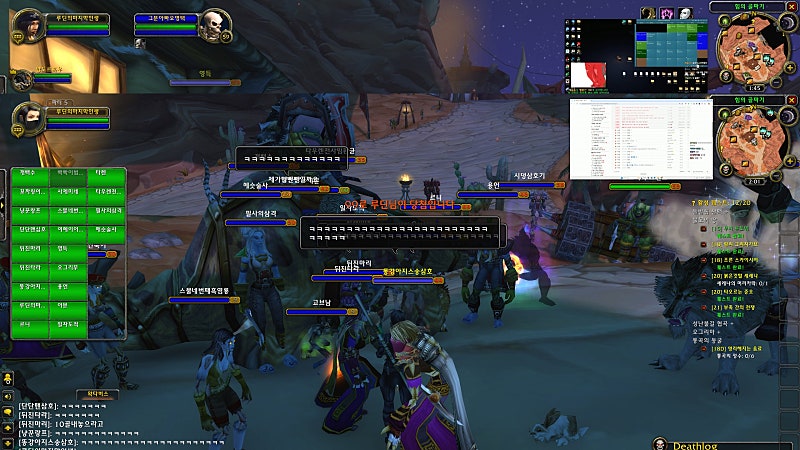Select the 워다비스 chat tab
Viewport: 800px width, 450px height.
[x=96, y=394]
